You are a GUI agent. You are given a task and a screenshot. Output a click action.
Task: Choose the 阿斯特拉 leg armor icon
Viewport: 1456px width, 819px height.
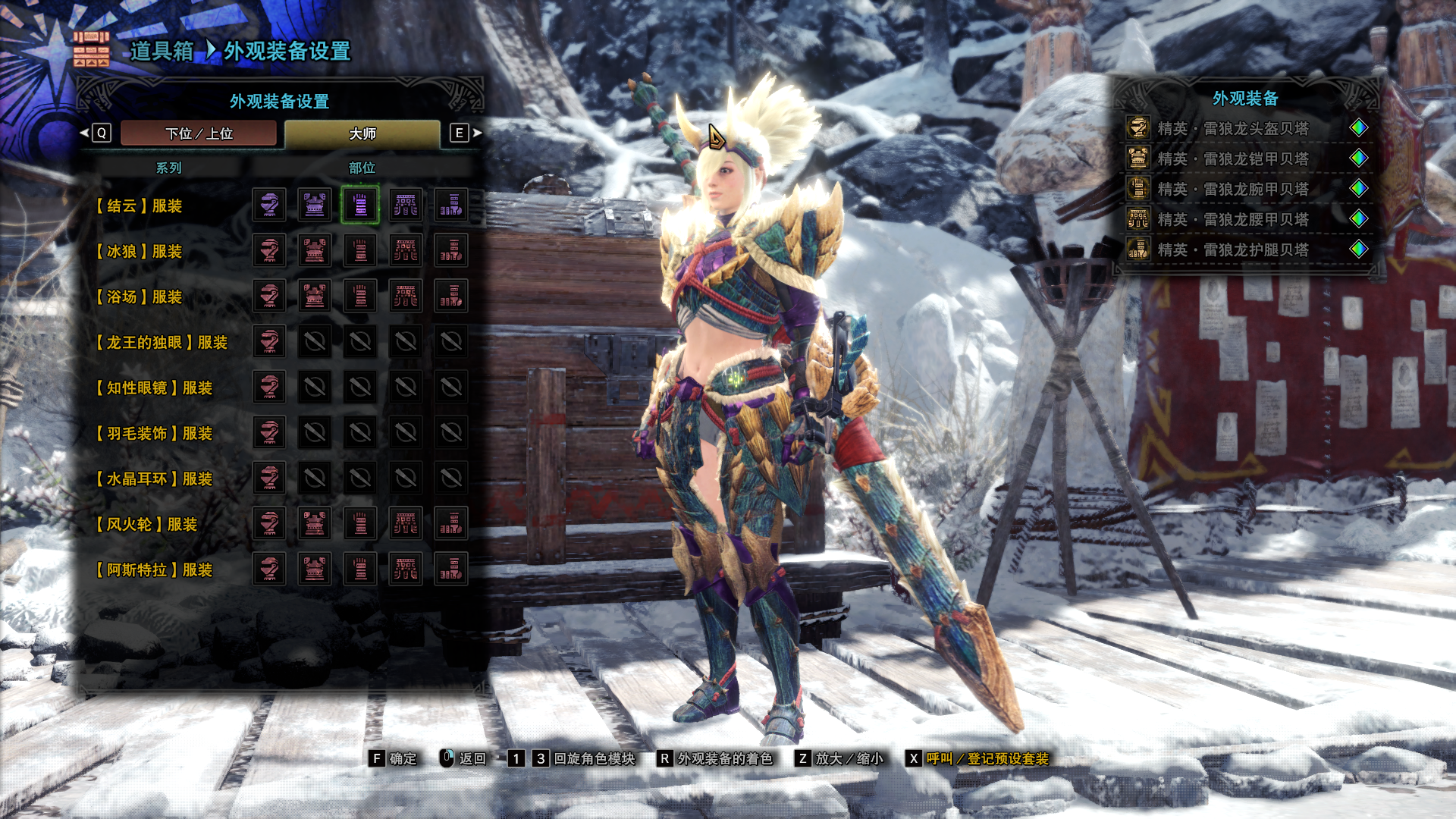coord(451,570)
